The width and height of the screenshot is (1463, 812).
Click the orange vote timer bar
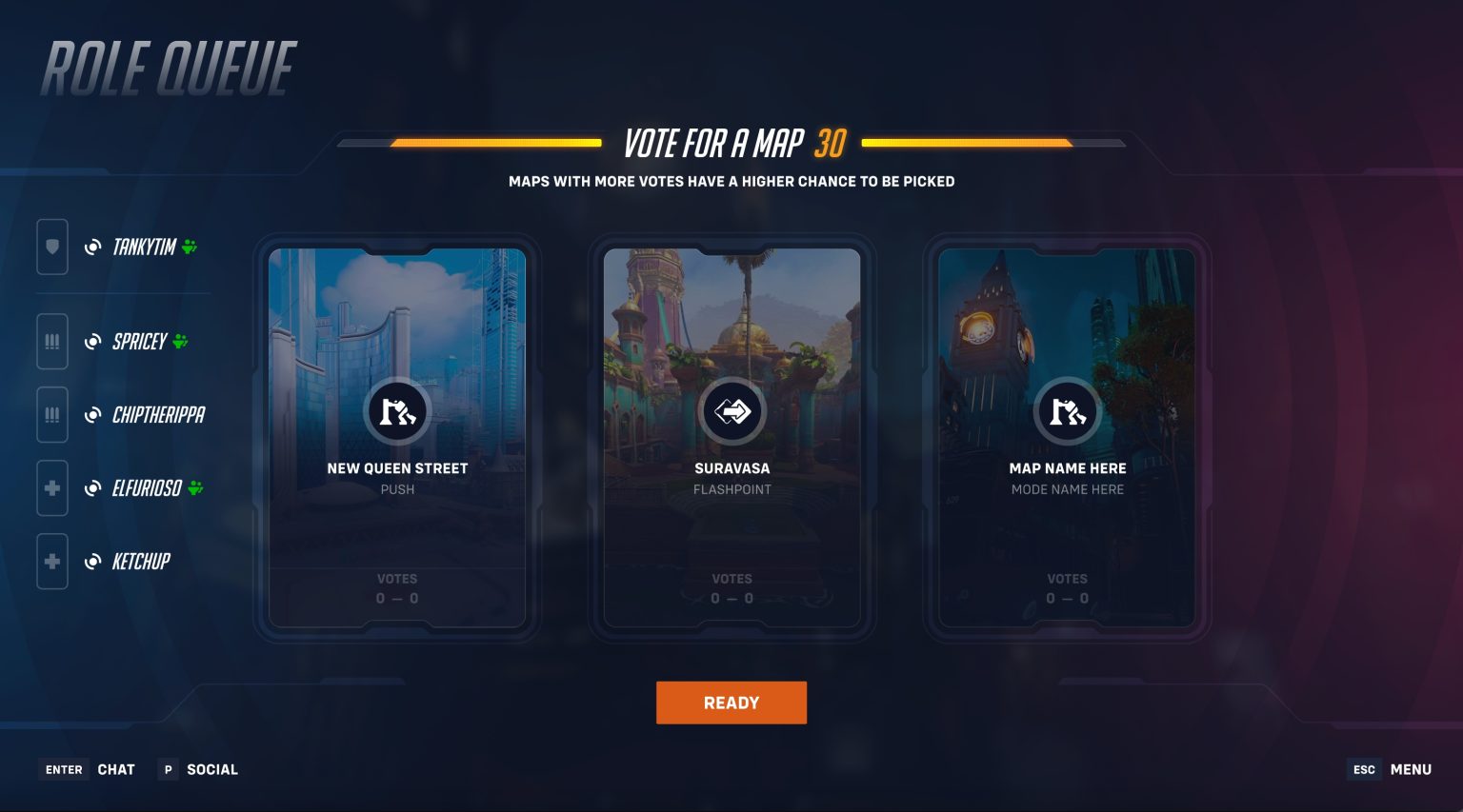(495, 145)
